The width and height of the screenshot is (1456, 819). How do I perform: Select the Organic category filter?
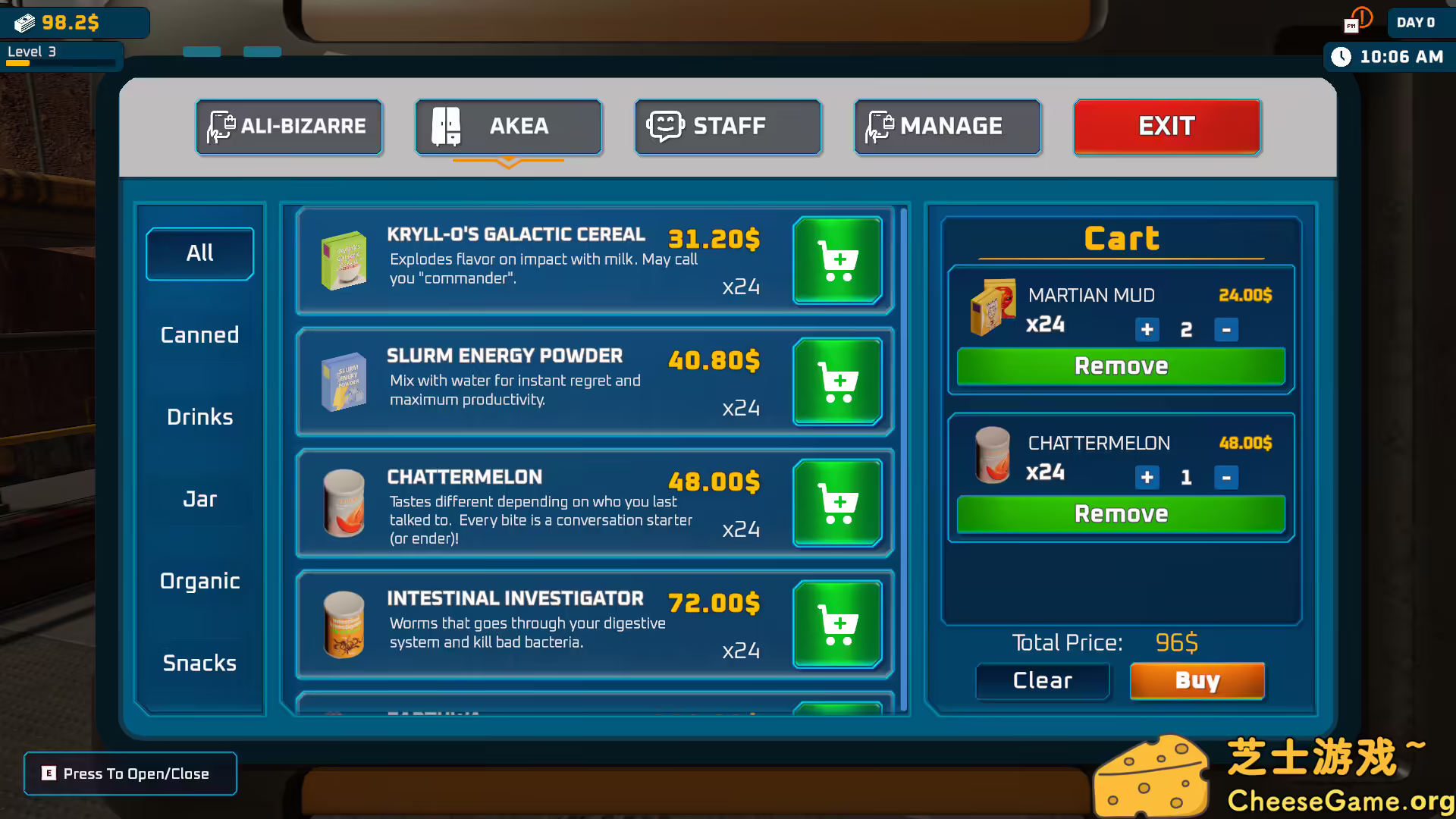tap(199, 581)
